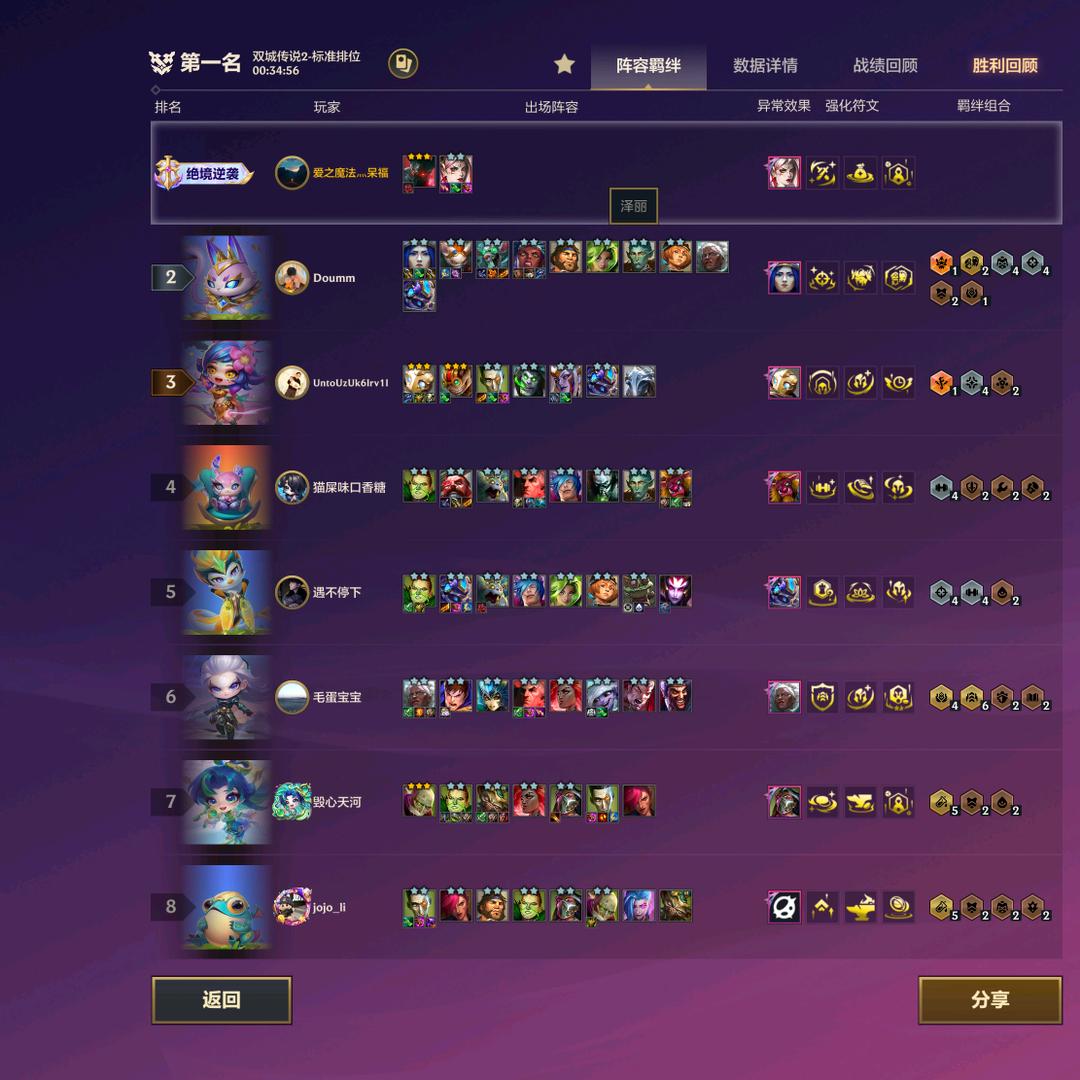Click the 毁心天河 player avatar

(292, 802)
